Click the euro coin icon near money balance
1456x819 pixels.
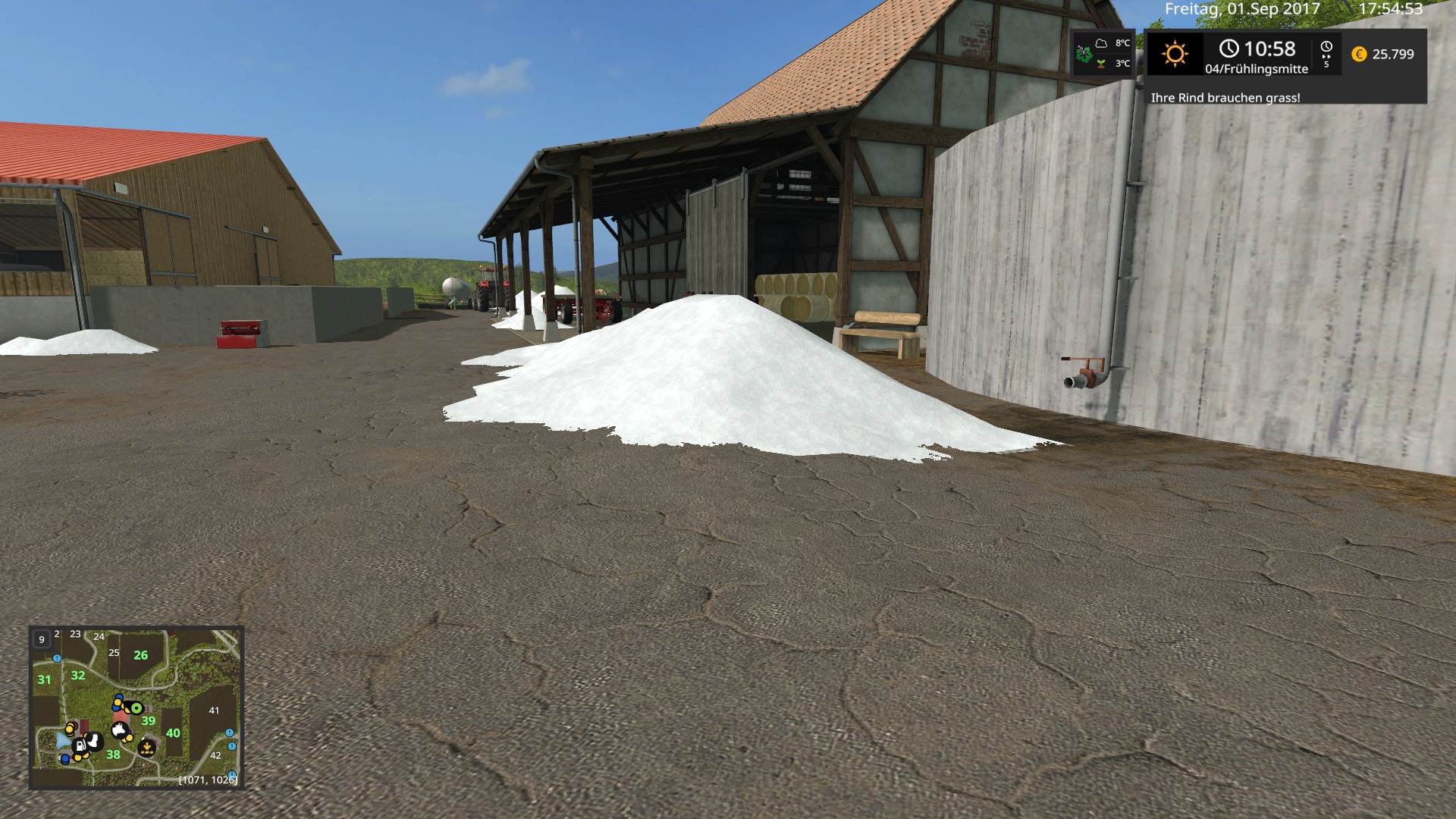click(1359, 54)
